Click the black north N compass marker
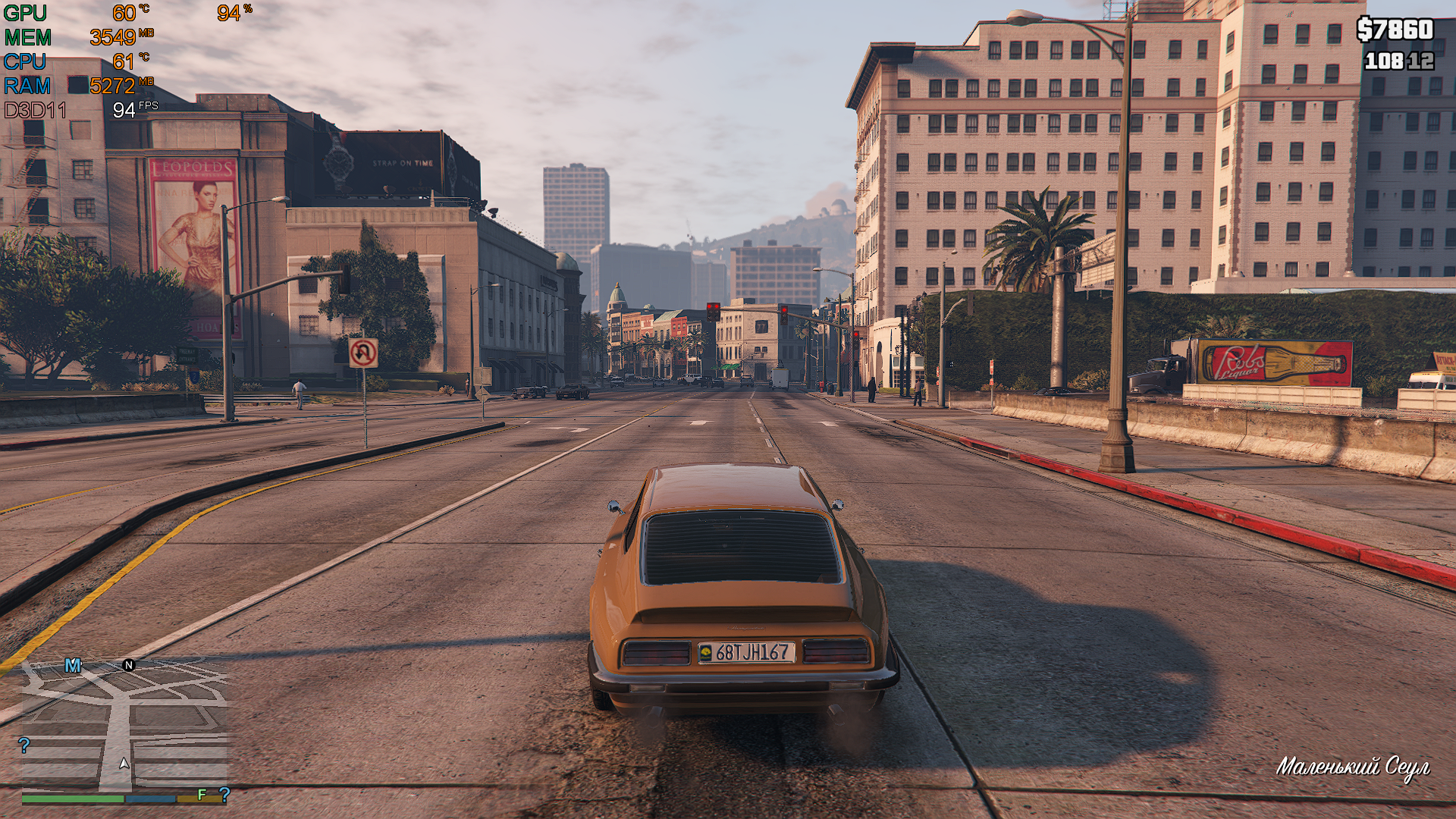The width and height of the screenshot is (1456, 819). 129,665
